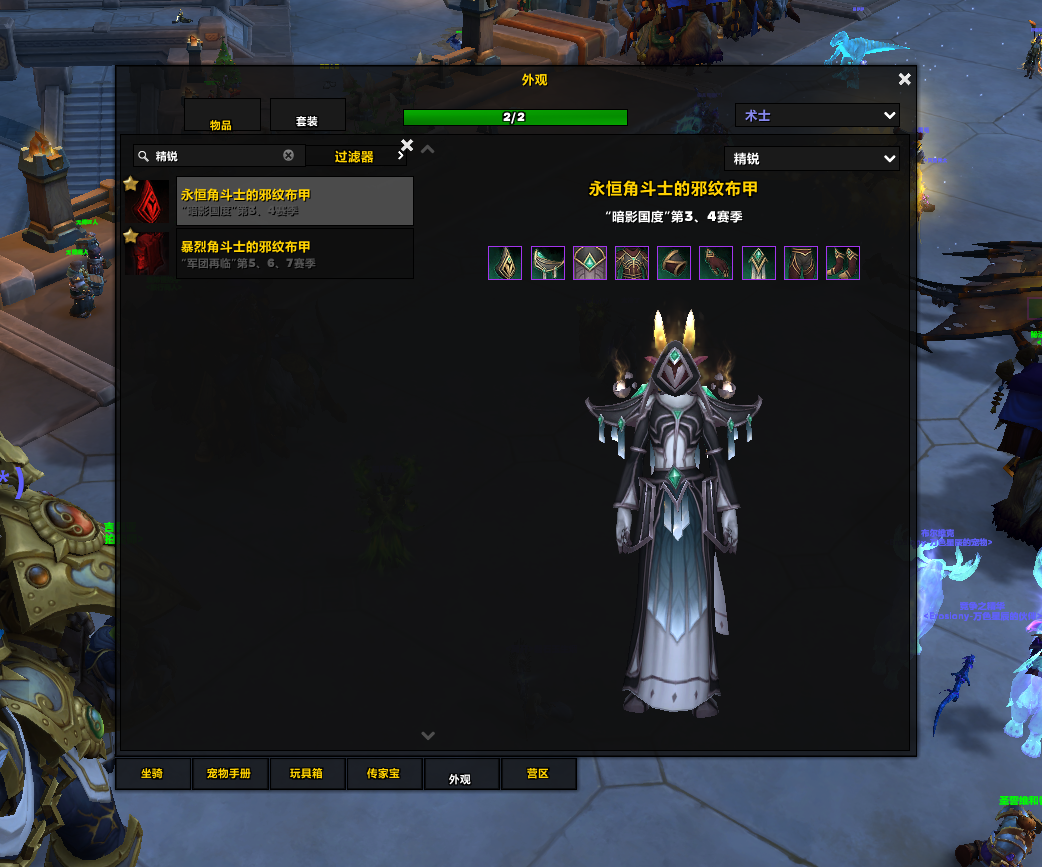
Task: Click the leggings piece icon
Action: (x=801, y=263)
